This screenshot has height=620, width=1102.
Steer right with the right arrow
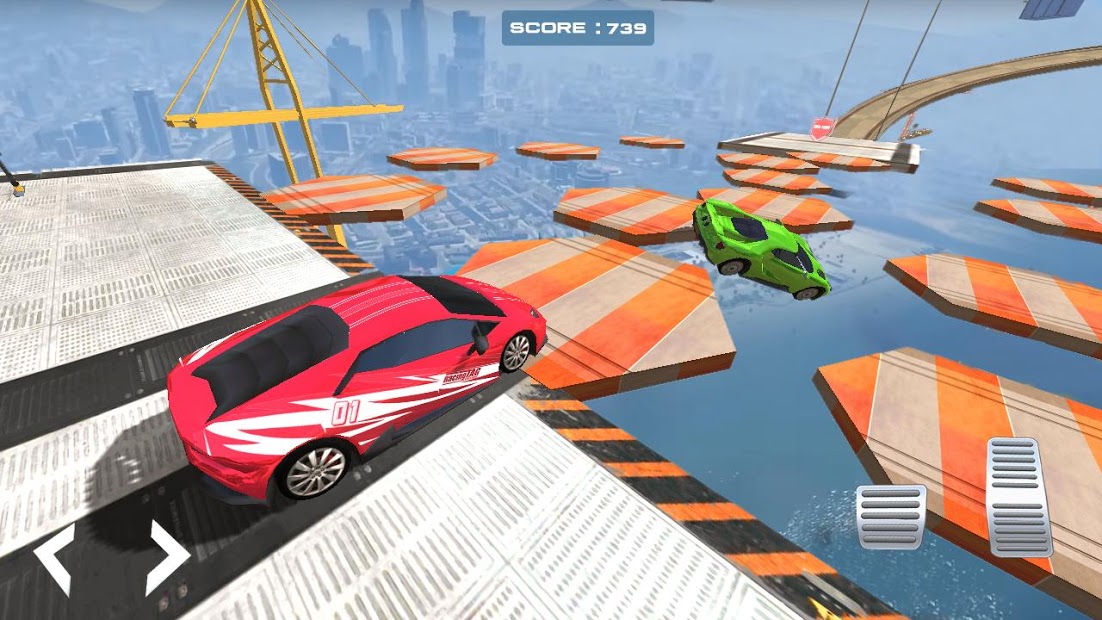tap(166, 558)
